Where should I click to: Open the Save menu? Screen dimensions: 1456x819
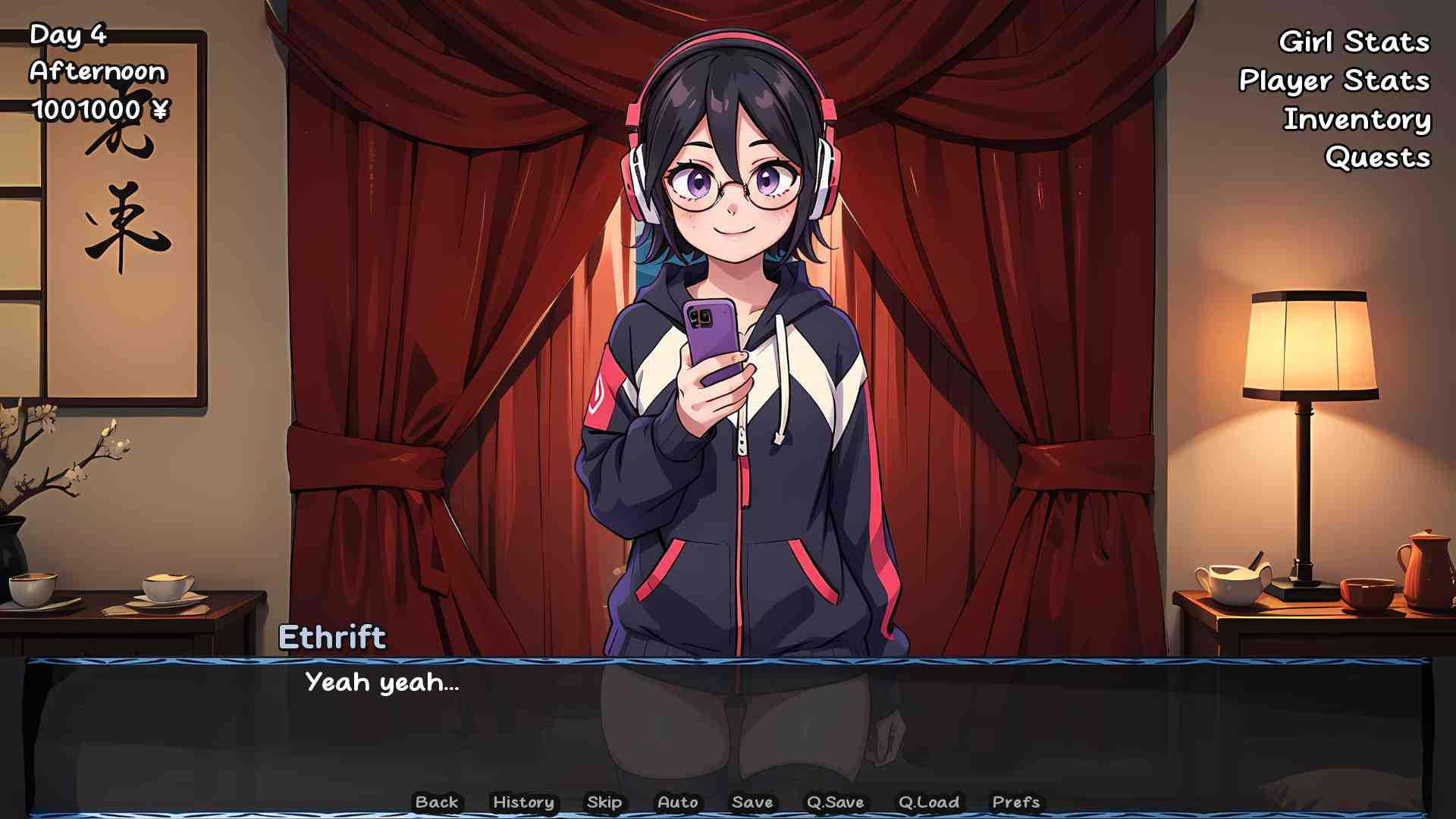752,802
